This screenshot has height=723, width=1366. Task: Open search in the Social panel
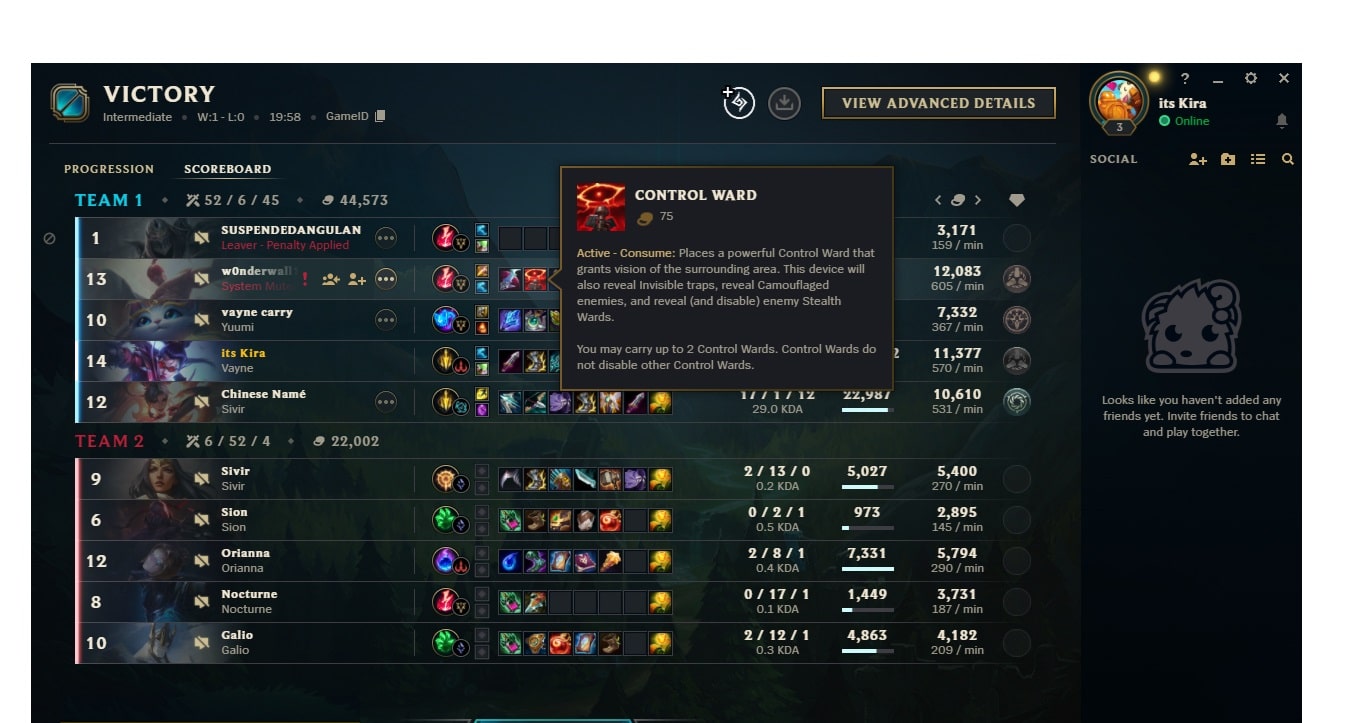(x=1288, y=158)
